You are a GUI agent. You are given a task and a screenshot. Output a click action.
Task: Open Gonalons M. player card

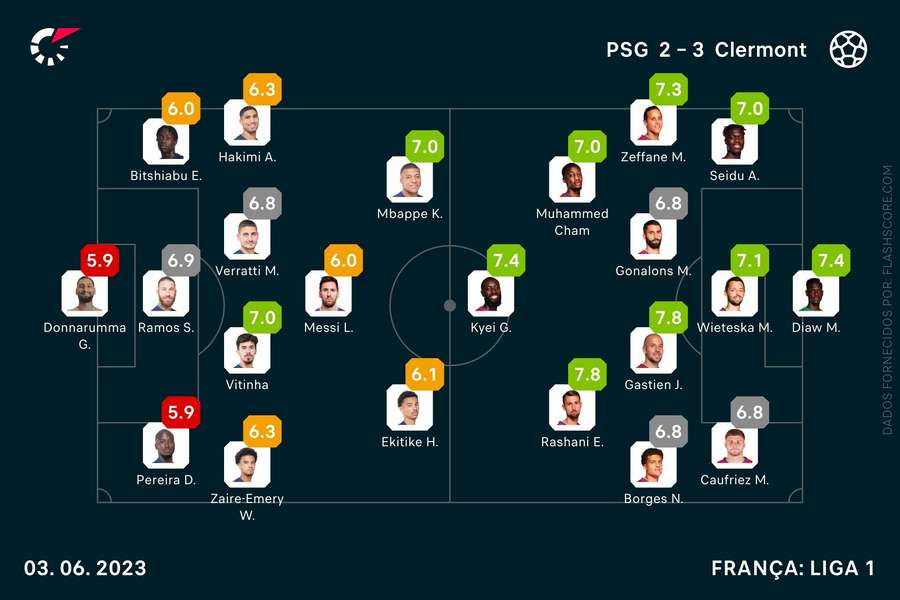pyautogui.click(x=653, y=237)
